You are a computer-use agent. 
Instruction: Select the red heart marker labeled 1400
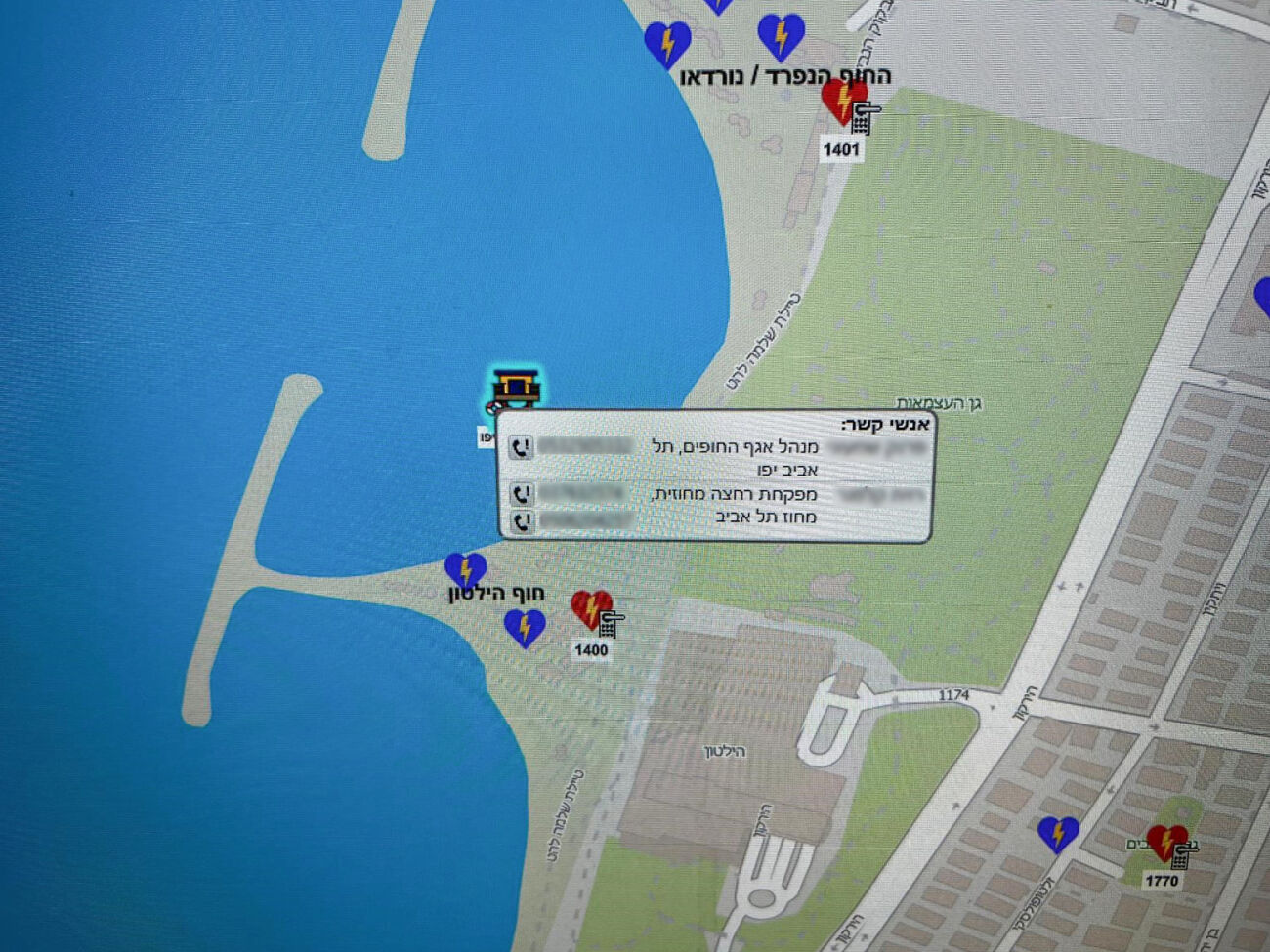pyautogui.click(x=590, y=609)
